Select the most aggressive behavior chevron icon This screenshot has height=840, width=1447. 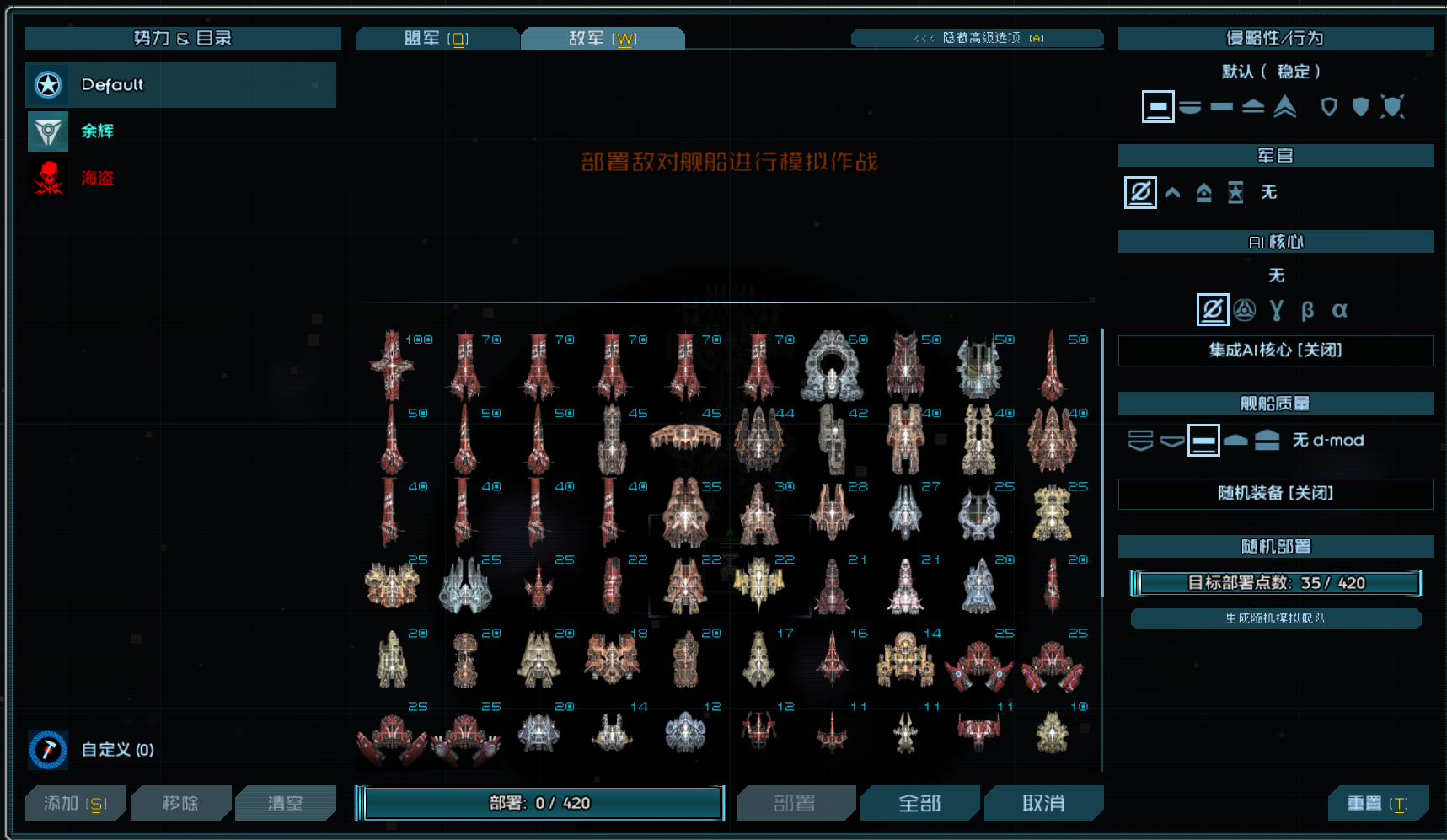(x=1284, y=106)
